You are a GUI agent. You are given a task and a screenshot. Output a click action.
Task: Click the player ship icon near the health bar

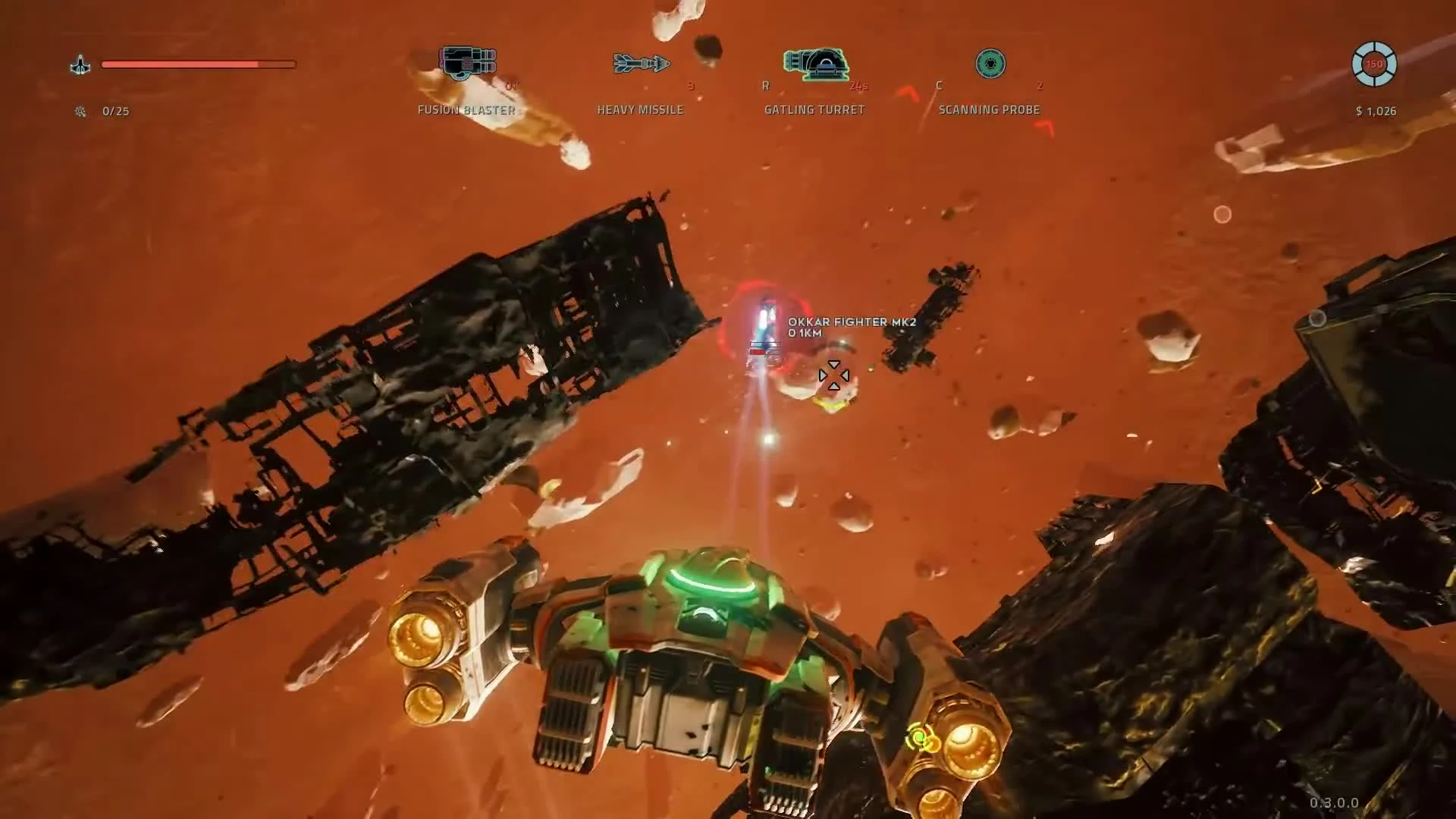pos(80,64)
